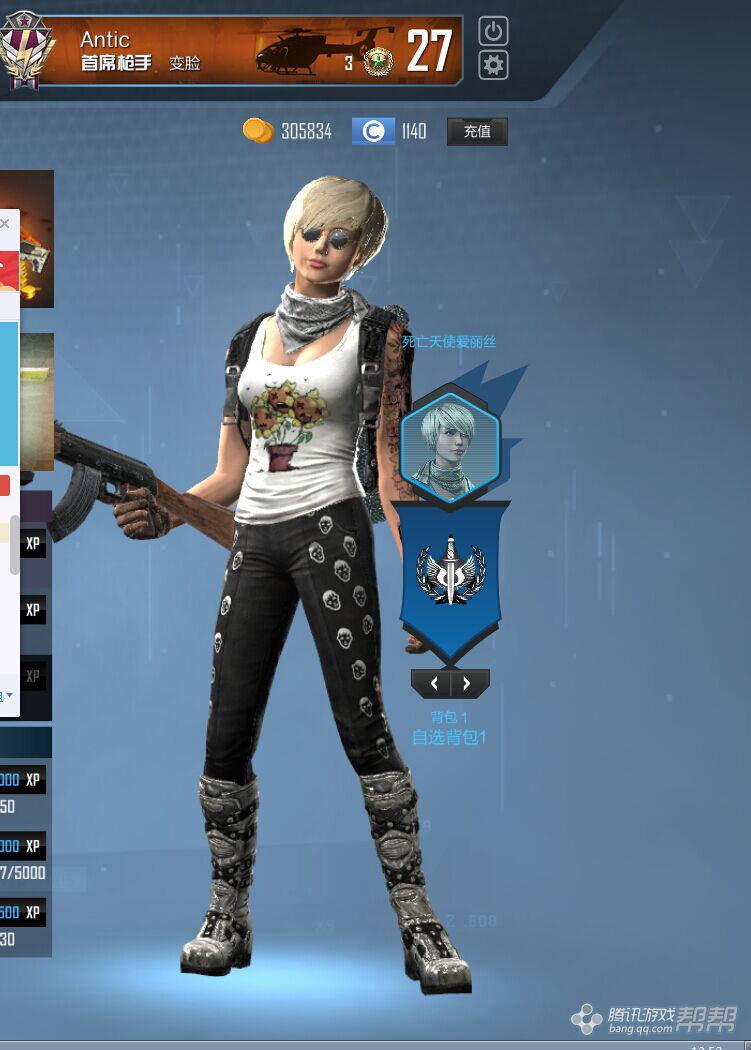Screen dimensions: 751x1050
Task: Open settings with the gear button
Action: pos(493,66)
